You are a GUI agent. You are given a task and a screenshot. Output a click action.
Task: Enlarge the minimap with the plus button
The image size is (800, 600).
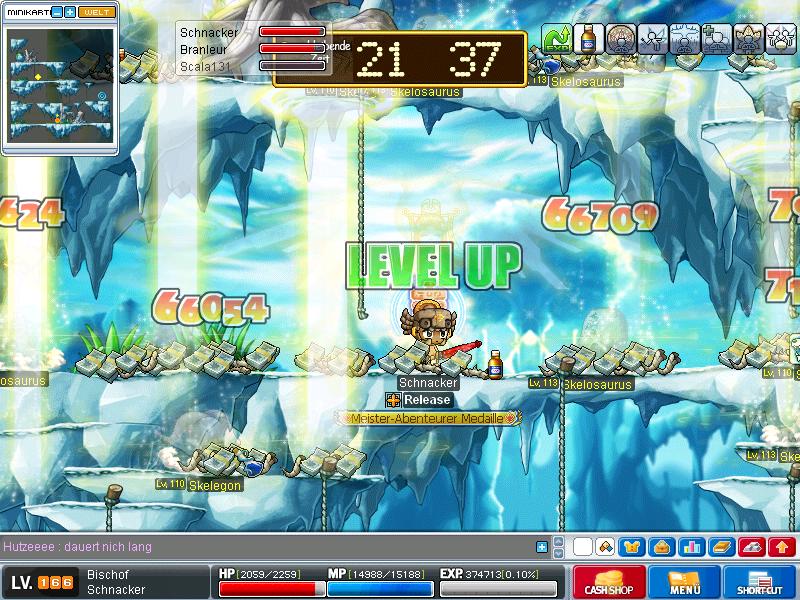coord(70,12)
